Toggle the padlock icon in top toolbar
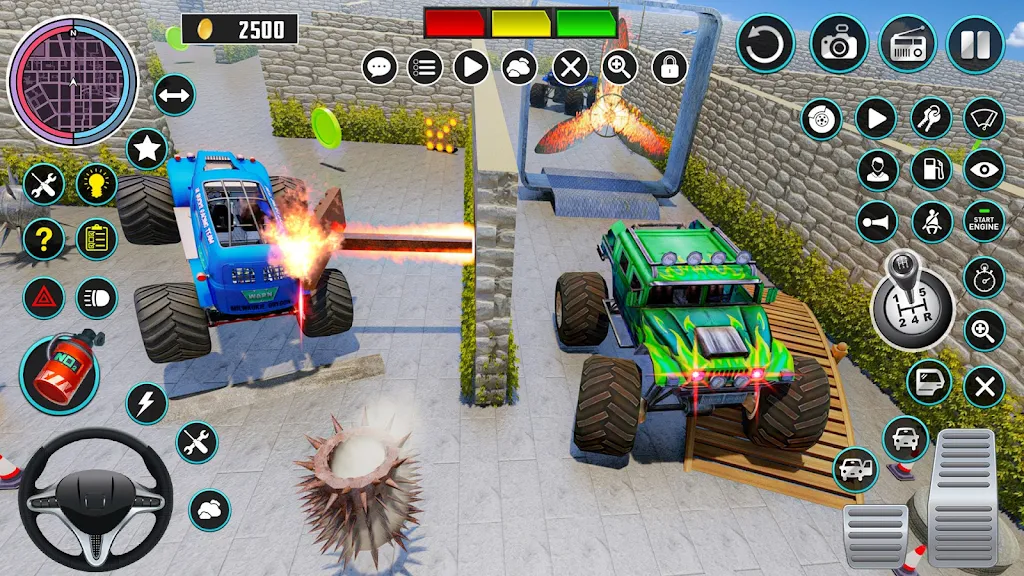The width and height of the screenshot is (1024, 576). coord(669,68)
